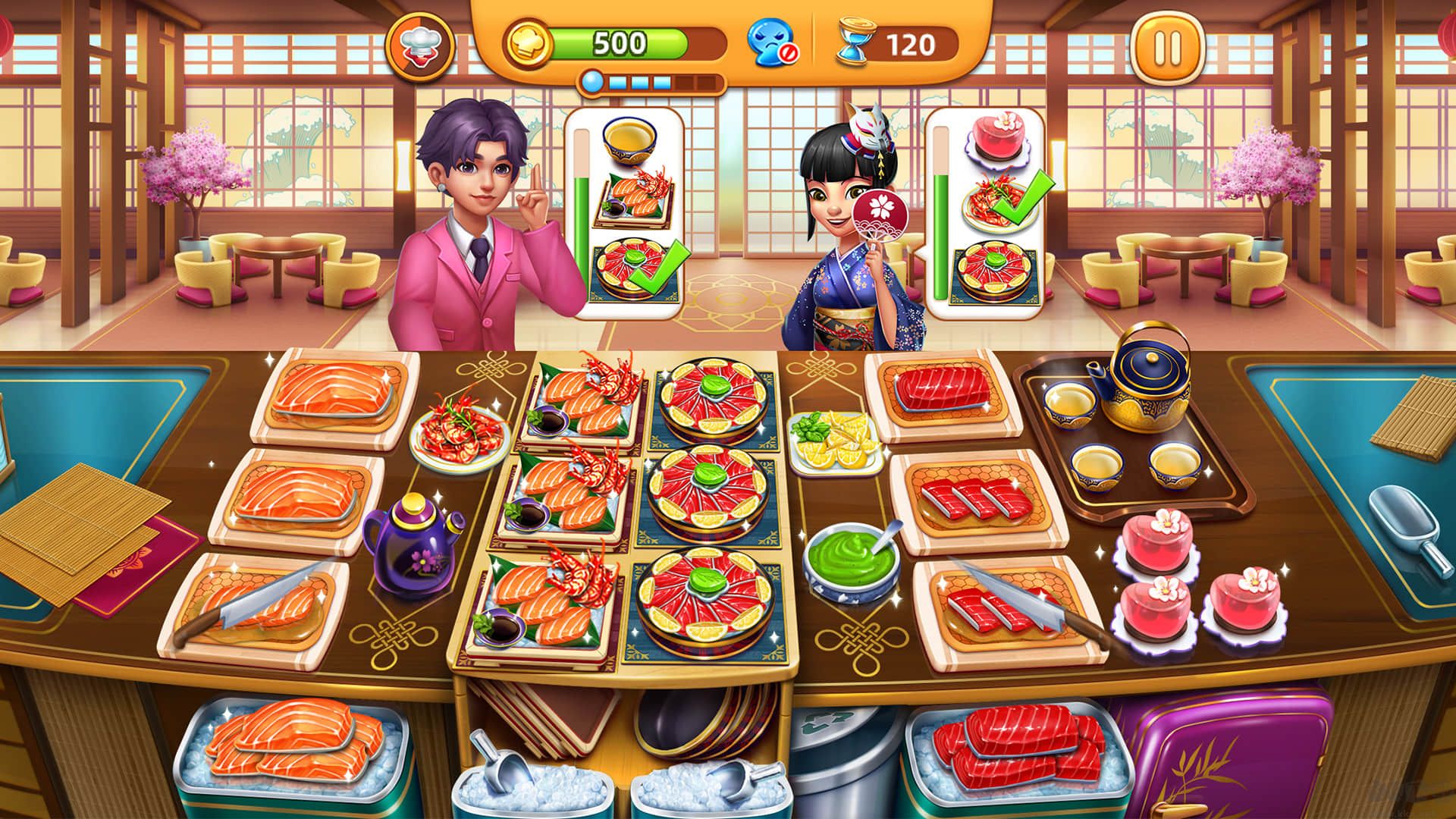Image resolution: width=1456 pixels, height=819 pixels.
Task: Open the chef profile icon top left
Action: 422,47
